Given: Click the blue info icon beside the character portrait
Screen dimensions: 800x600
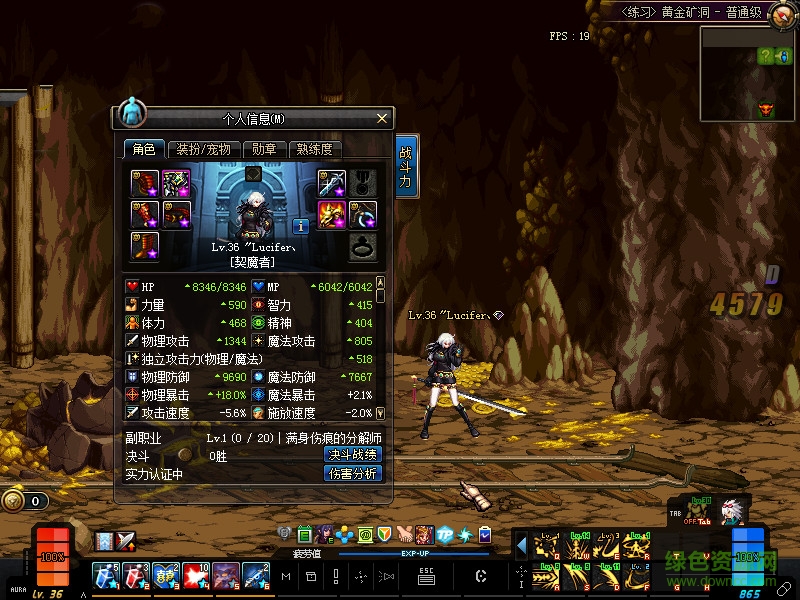Looking at the screenshot, I should pyautogui.click(x=299, y=225).
